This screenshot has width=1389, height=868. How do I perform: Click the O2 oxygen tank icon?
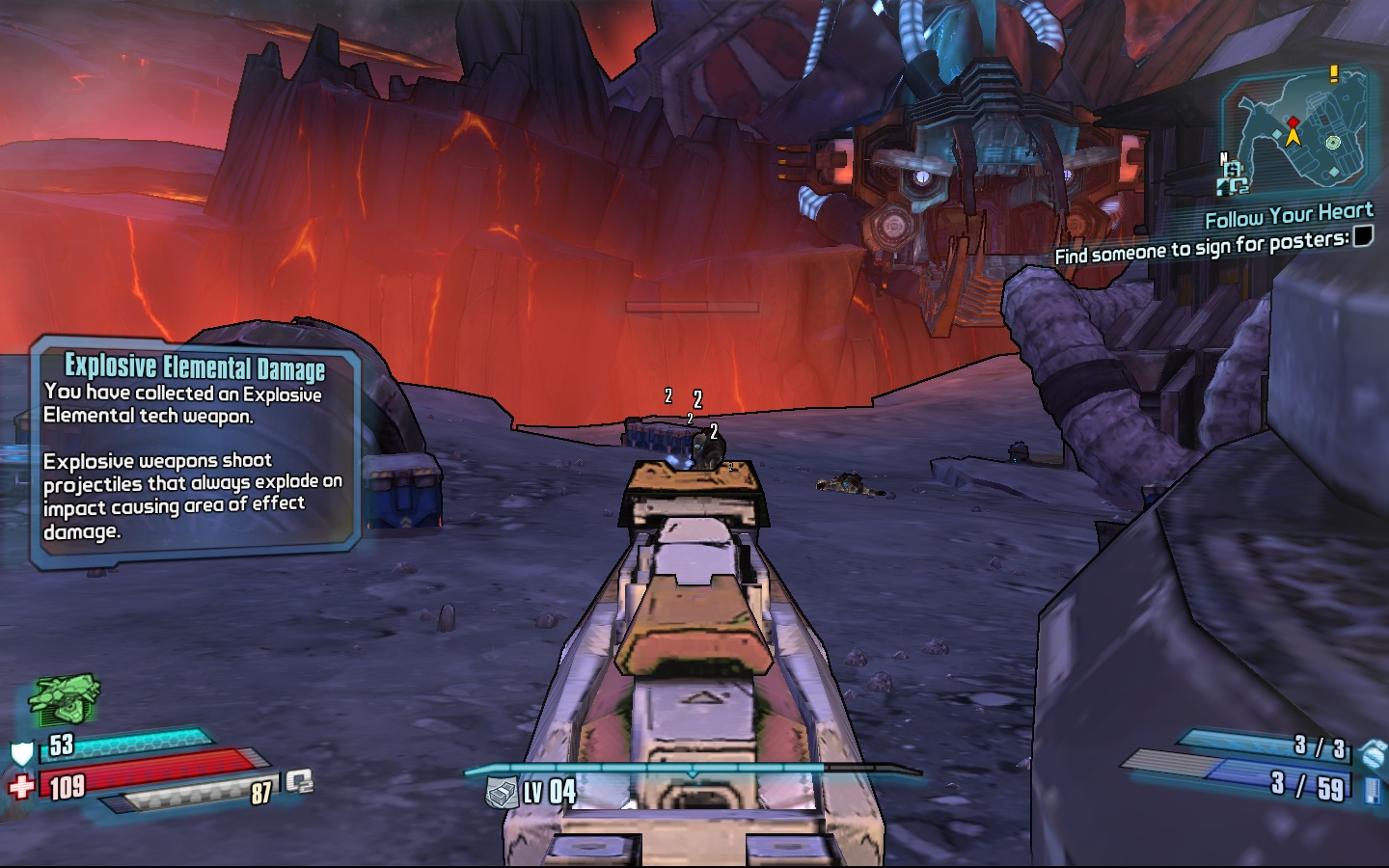[299, 781]
